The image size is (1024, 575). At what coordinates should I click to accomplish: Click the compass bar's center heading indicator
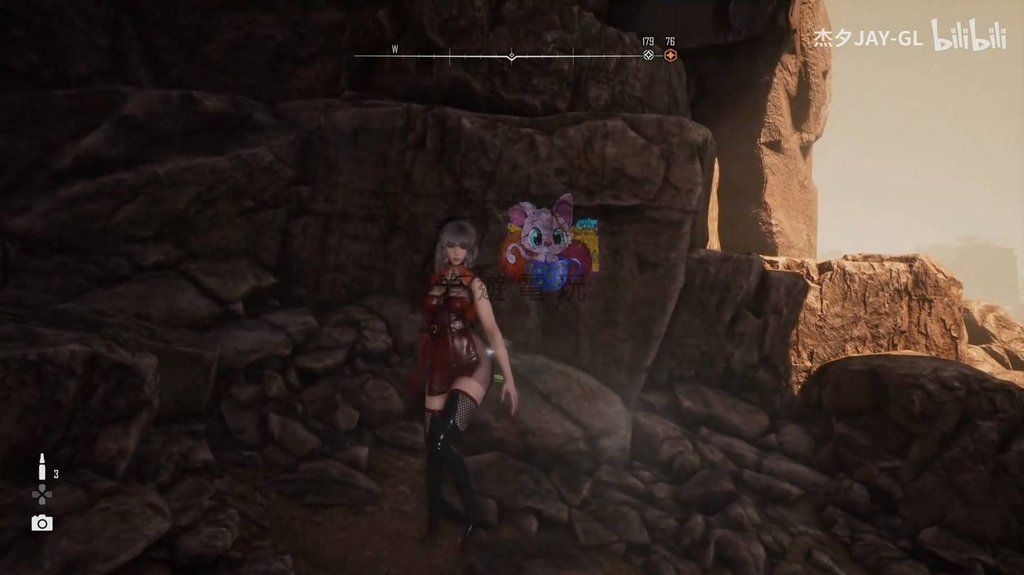tap(512, 56)
